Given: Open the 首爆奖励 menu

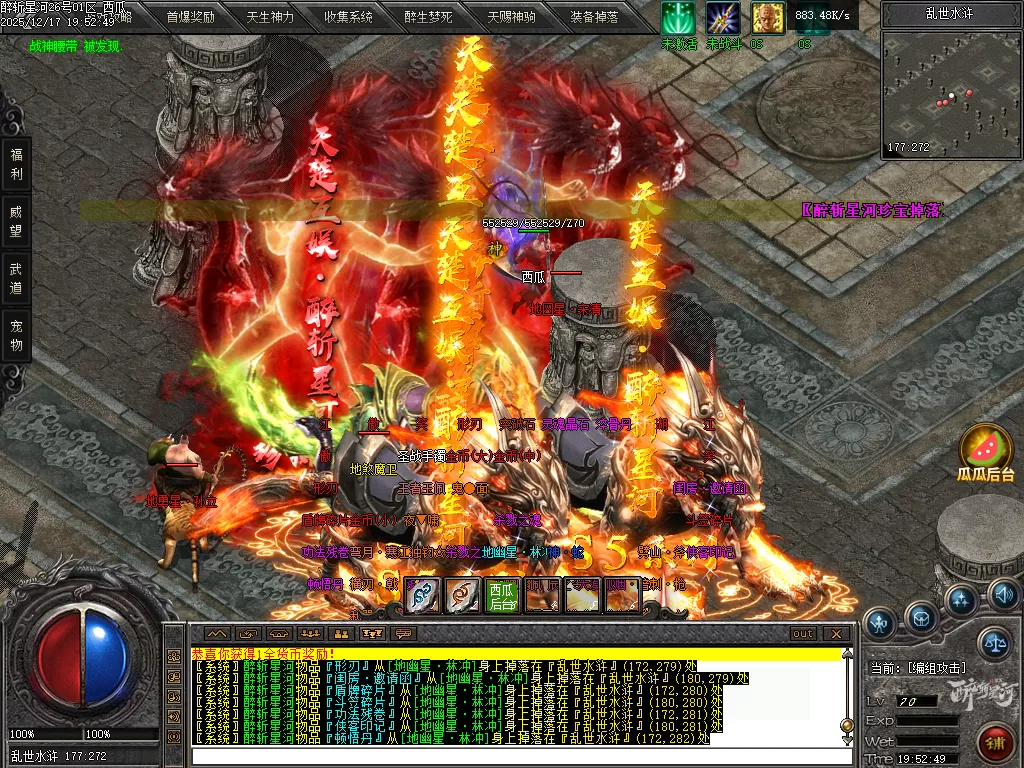Looking at the screenshot, I should (190, 16).
